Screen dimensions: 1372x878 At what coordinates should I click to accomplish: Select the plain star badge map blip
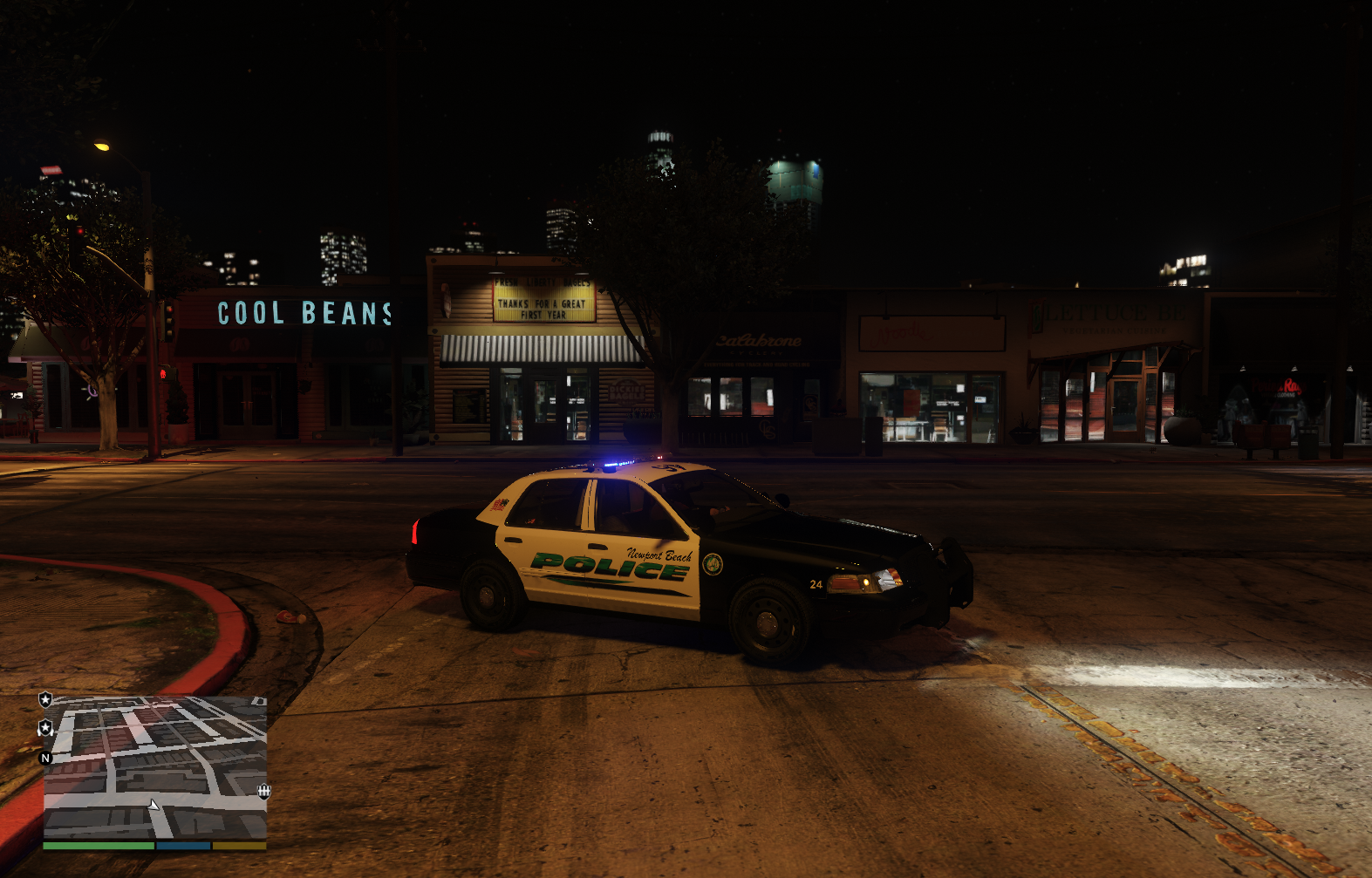click(45, 699)
